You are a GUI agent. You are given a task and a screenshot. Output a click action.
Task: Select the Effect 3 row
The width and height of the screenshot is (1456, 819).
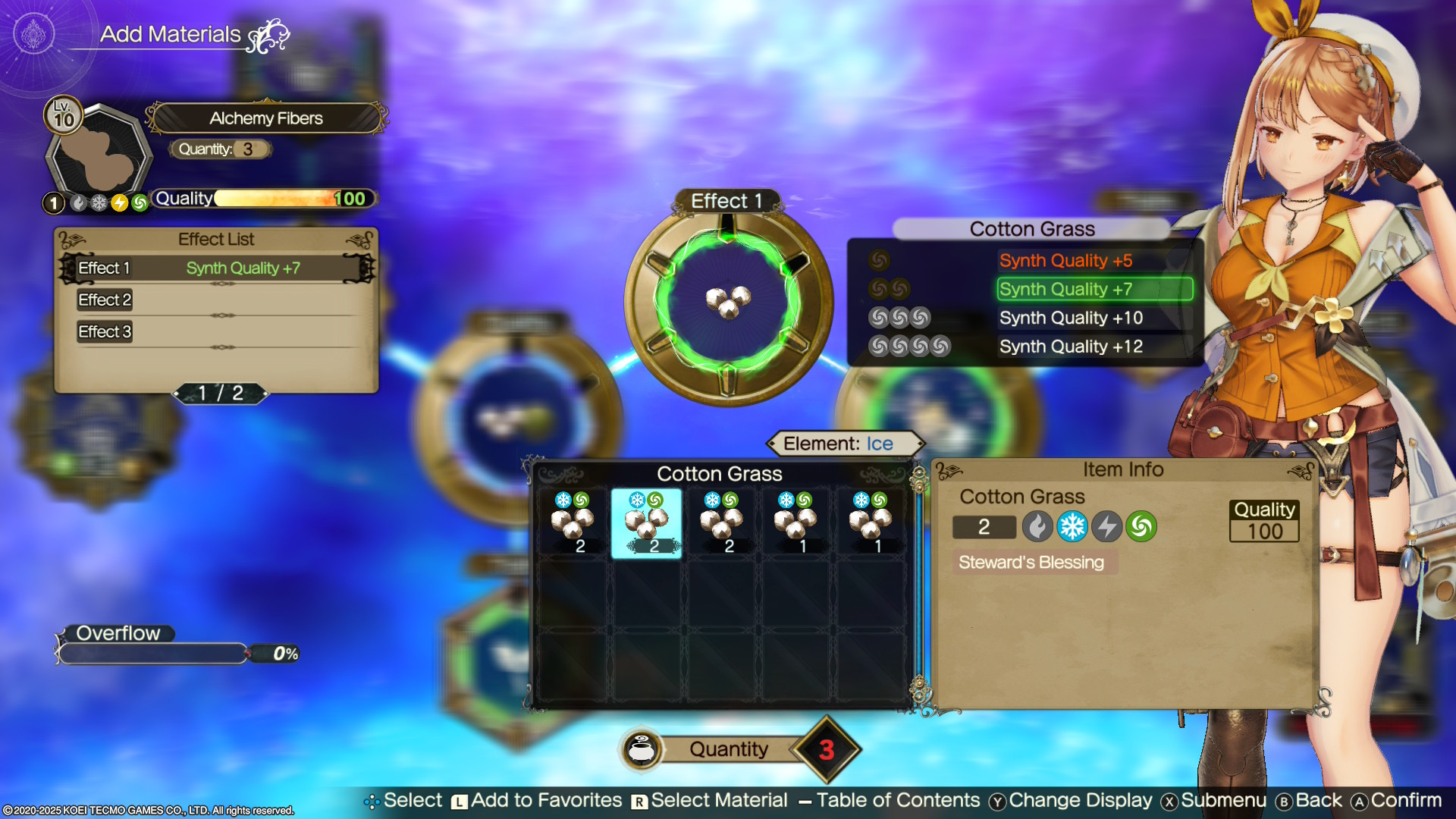pyautogui.click(x=216, y=332)
